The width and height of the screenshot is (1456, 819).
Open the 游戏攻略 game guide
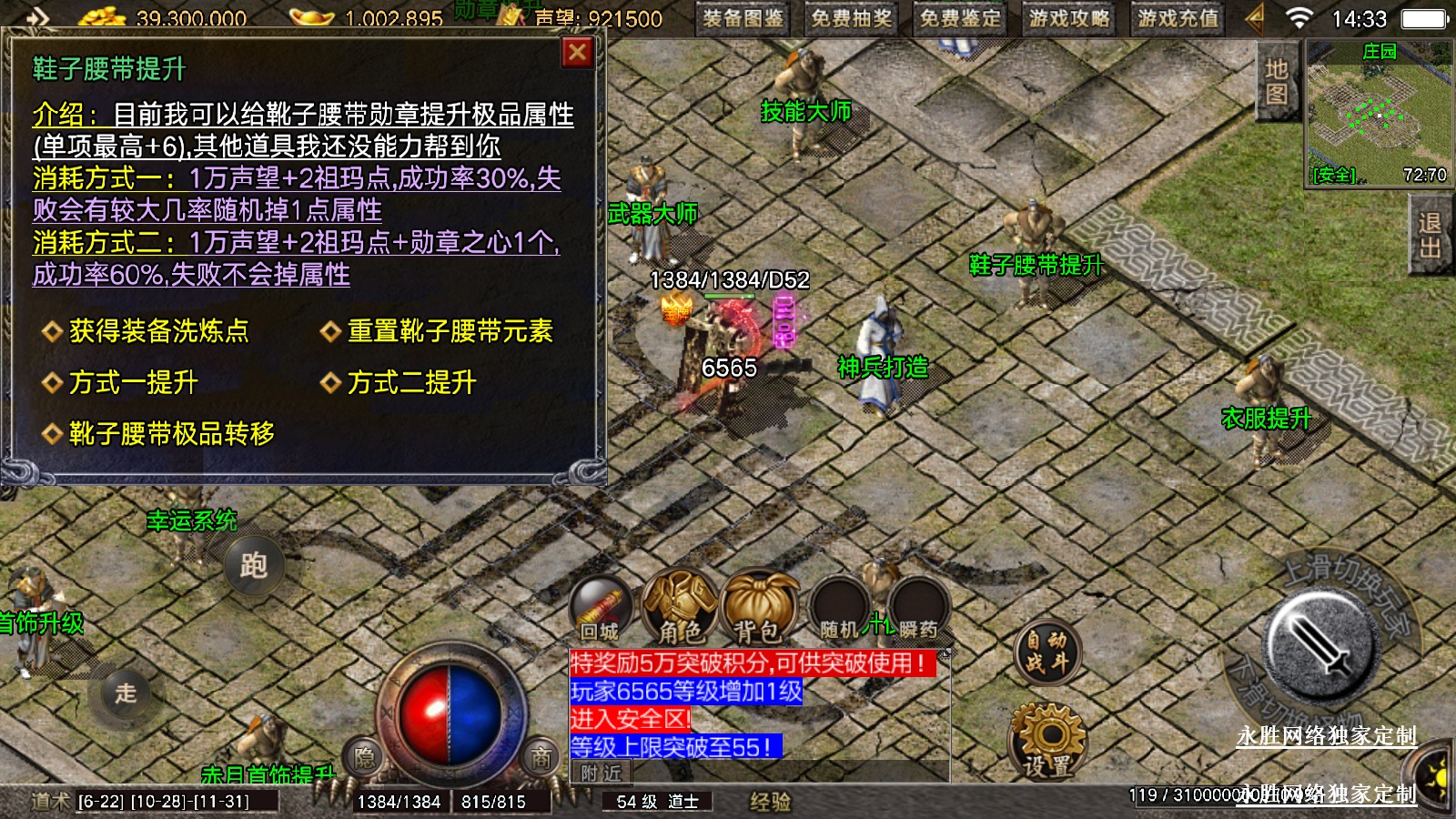pos(1069,18)
